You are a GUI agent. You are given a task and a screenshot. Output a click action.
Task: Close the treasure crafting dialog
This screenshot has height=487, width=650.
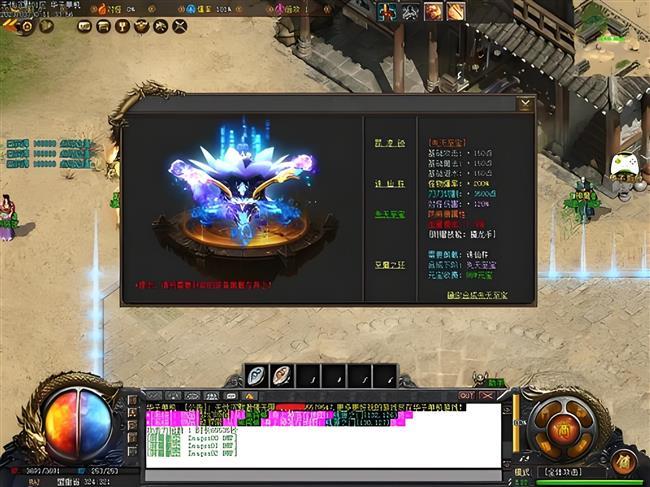(x=526, y=103)
